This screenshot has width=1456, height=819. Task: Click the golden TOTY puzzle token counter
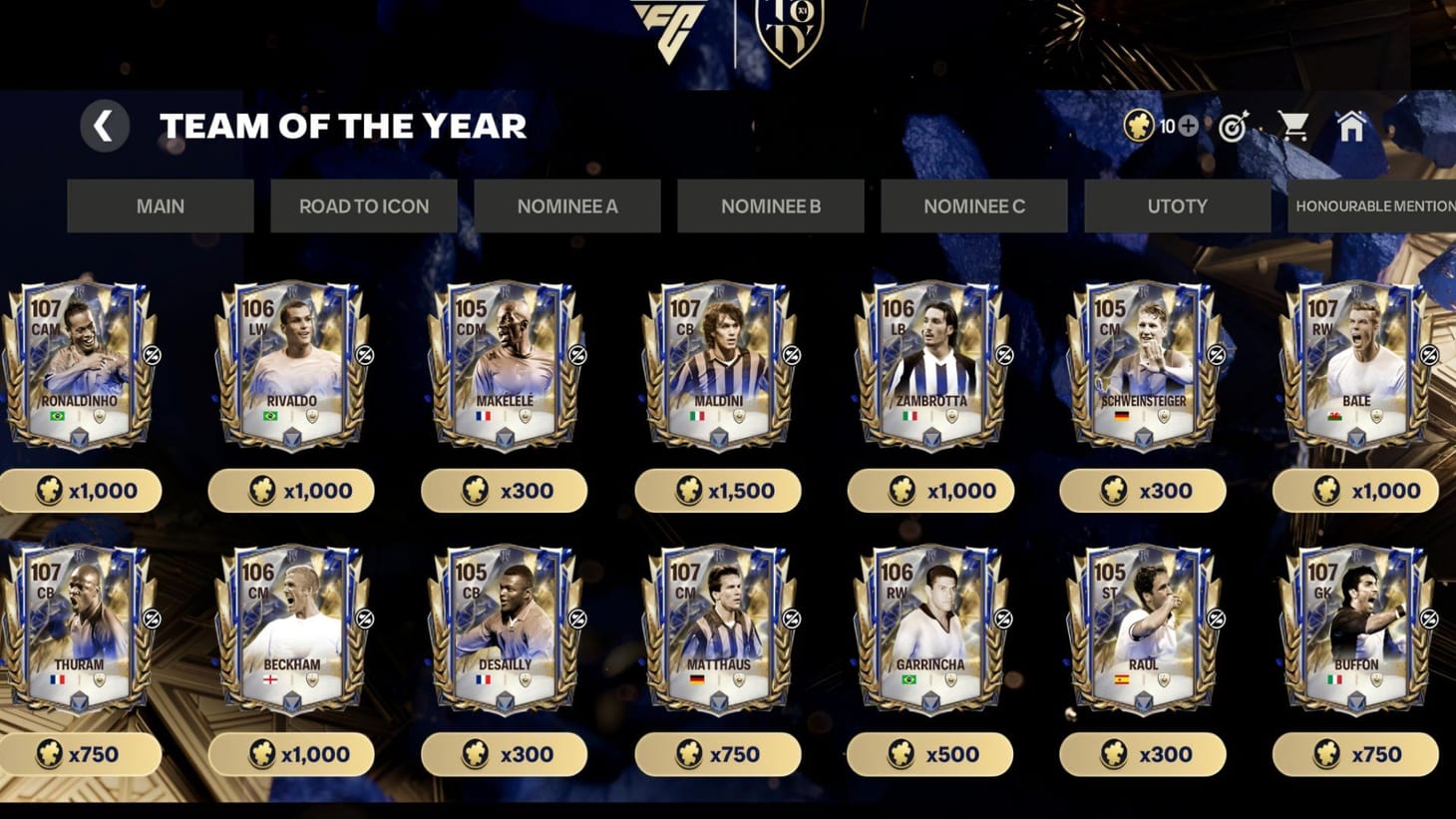coord(1140,127)
